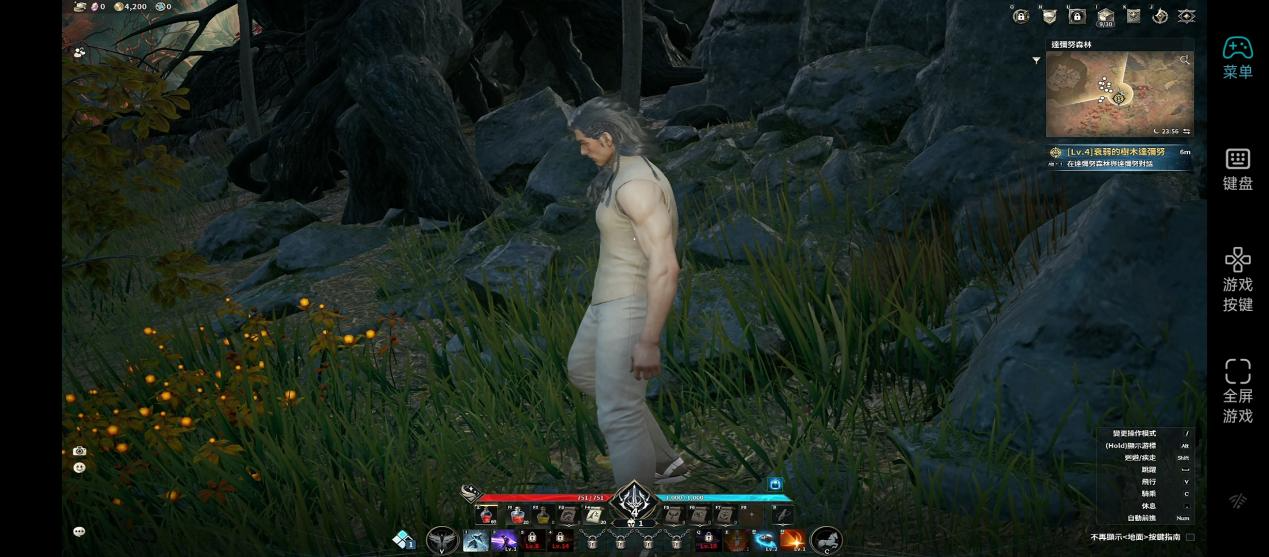Click the minimap magnifier search icon

tap(1185, 60)
